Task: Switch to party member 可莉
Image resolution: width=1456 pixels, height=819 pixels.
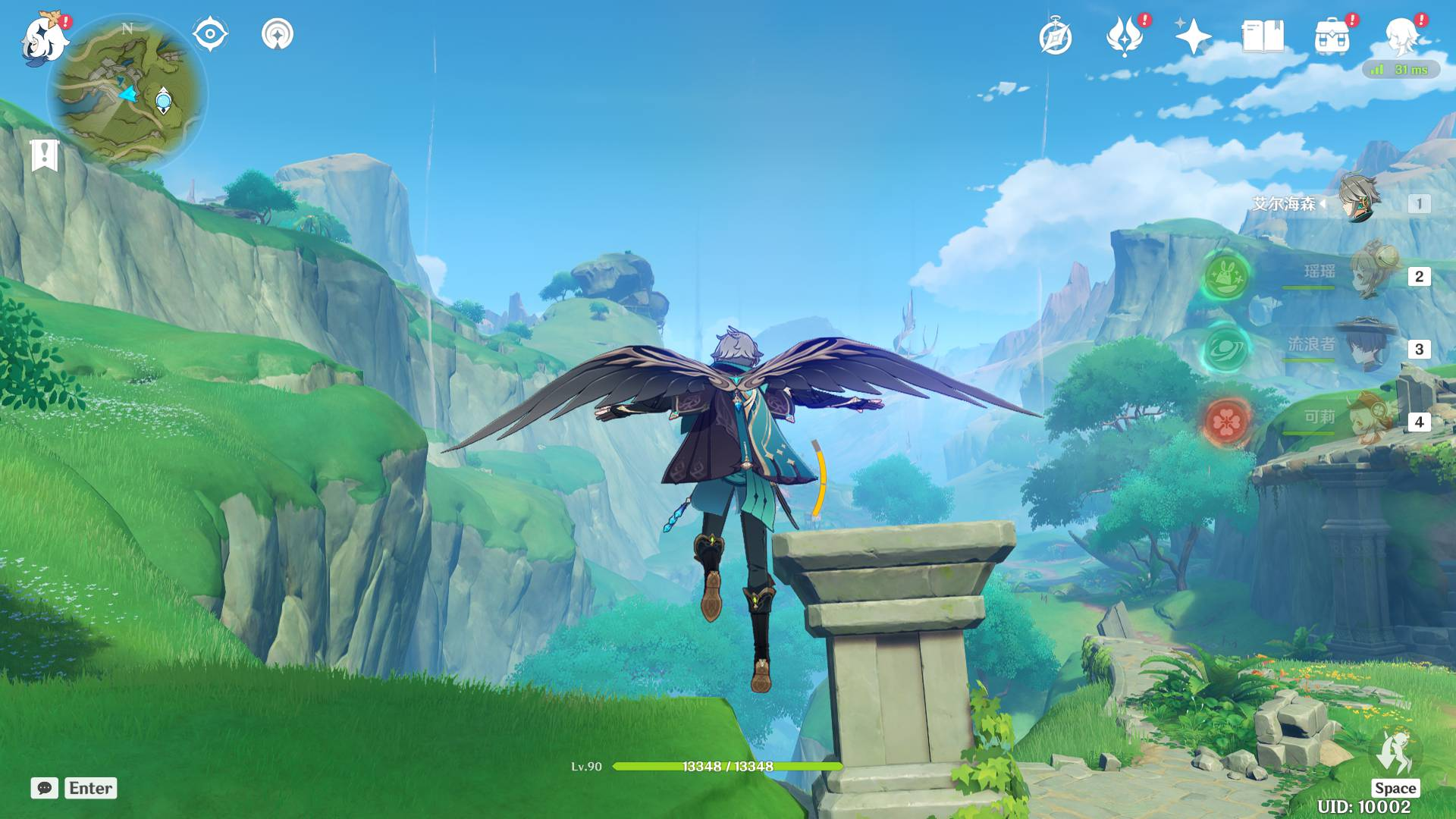Action: click(1370, 419)
